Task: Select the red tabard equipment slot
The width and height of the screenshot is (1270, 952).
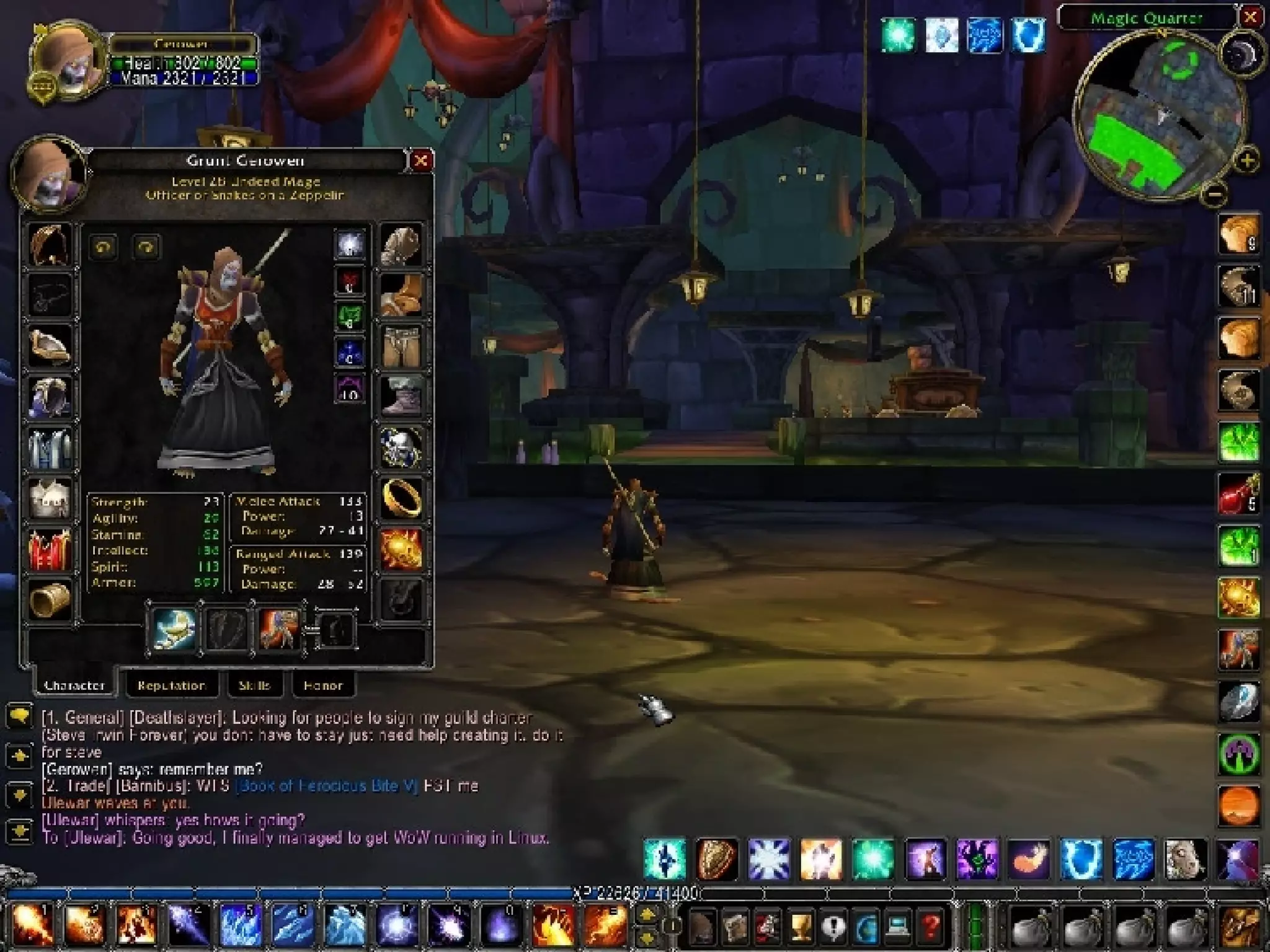Action: [x=50, y=549]
